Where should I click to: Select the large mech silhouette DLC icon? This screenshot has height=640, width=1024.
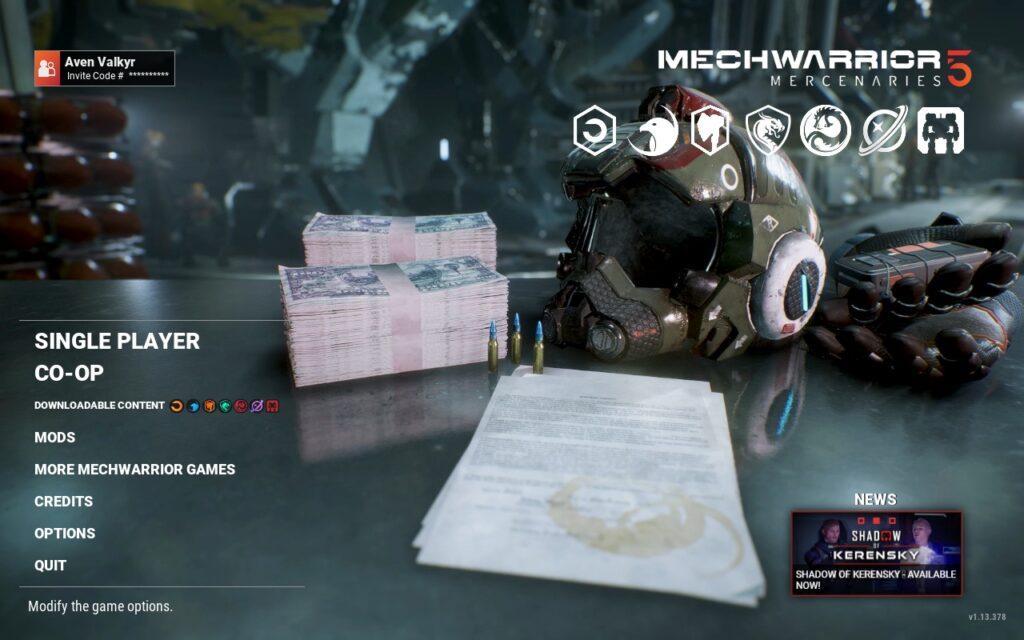coord(940,131)
